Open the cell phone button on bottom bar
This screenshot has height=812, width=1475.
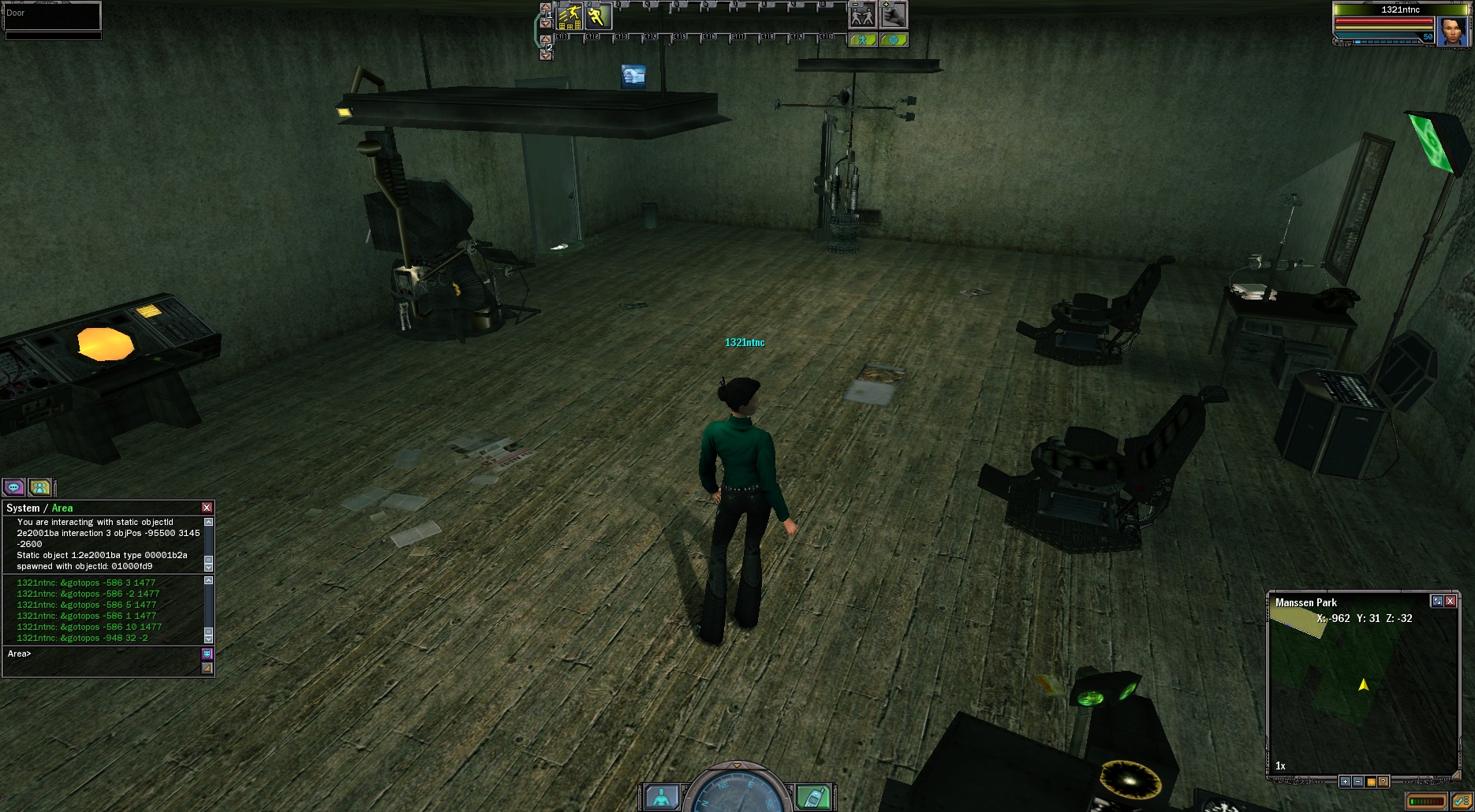(813, 797)
